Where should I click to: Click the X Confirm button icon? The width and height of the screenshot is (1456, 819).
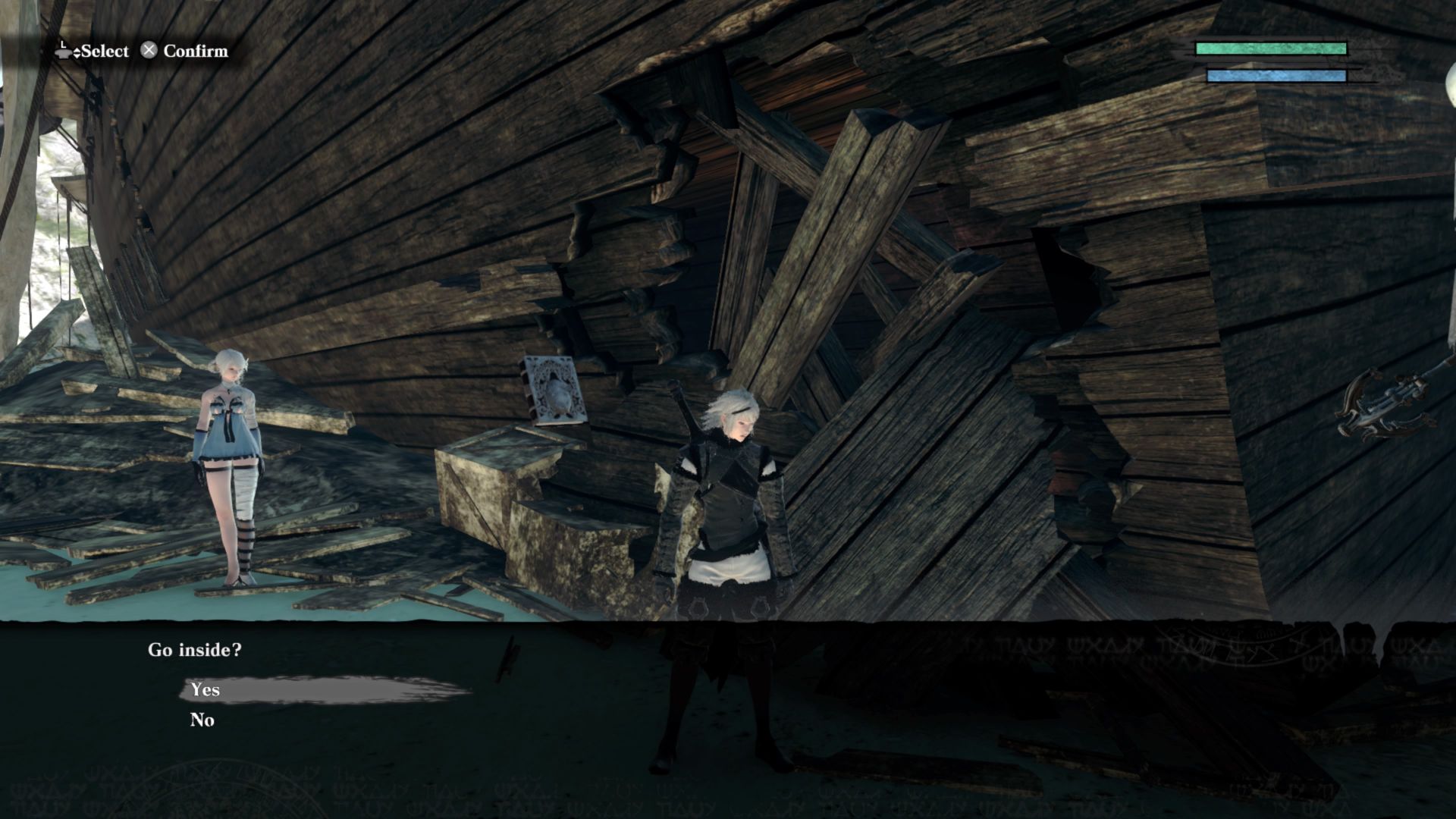point(149,52)
